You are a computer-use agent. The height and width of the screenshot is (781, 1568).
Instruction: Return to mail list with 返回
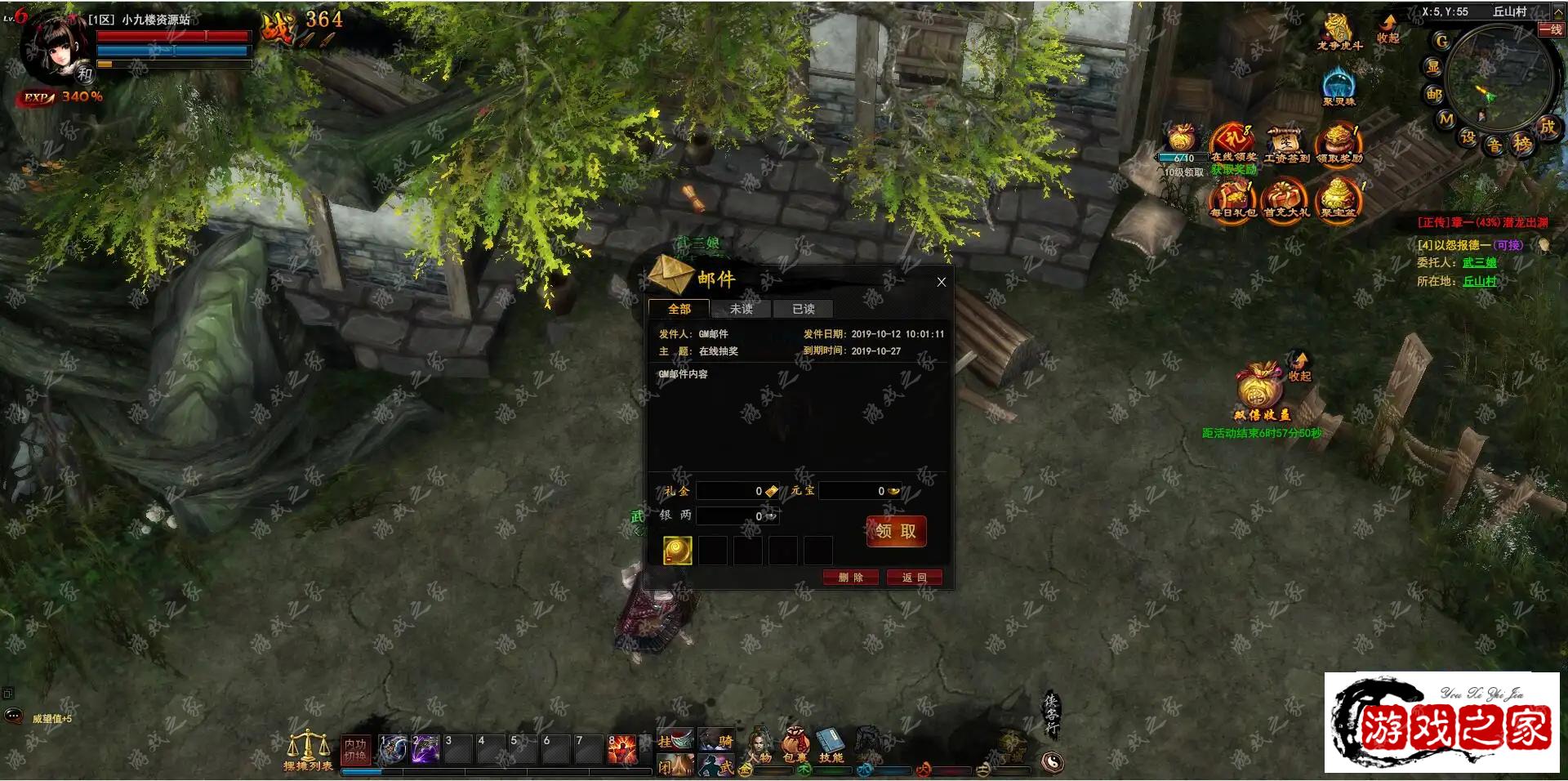pyautogui.click(x=914, y=578)
